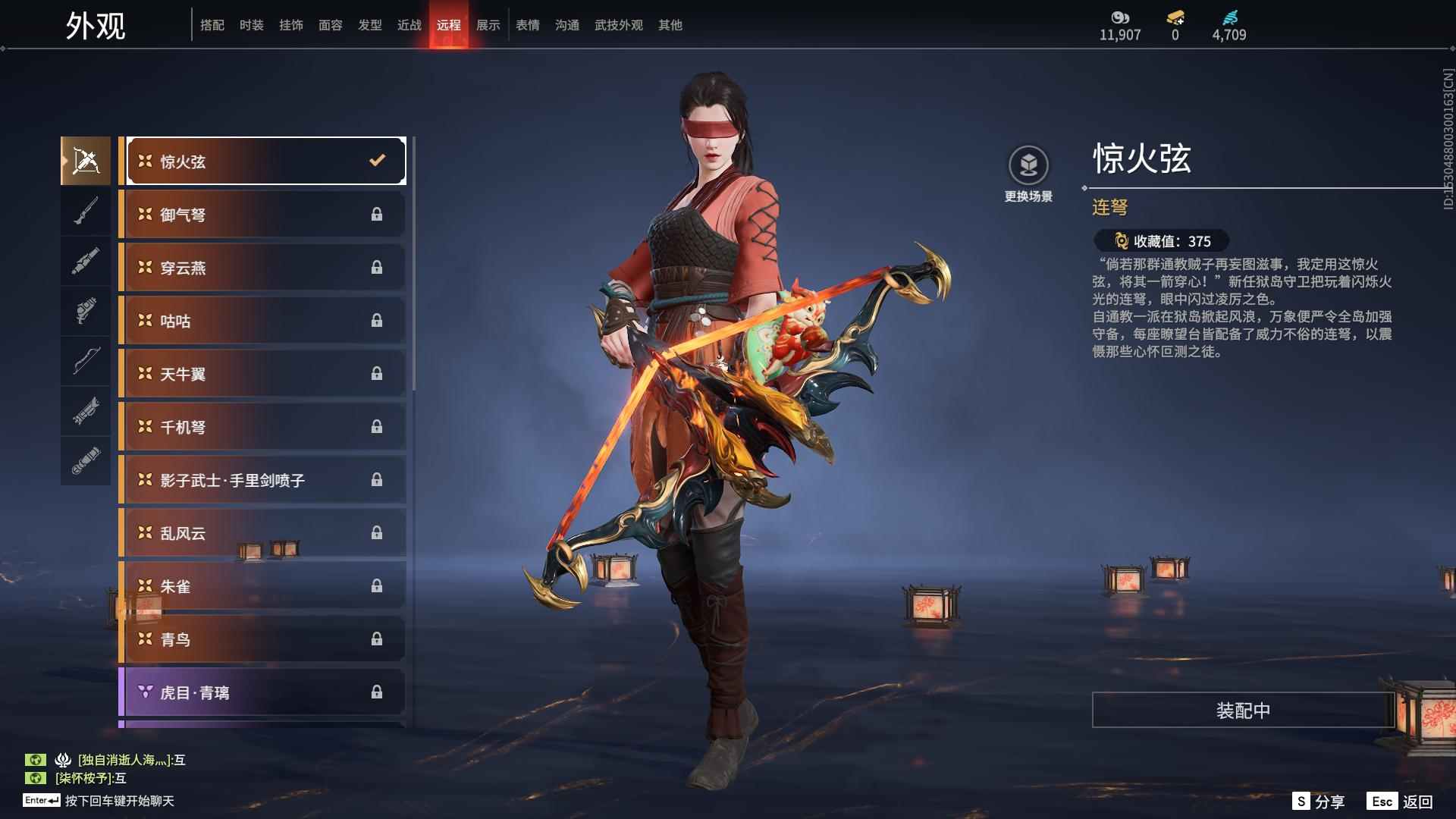The width and height of the screenshot is (1456, 819).
Task: Toggle equip checkmark on 惊火弦
Action: (375, 160)
